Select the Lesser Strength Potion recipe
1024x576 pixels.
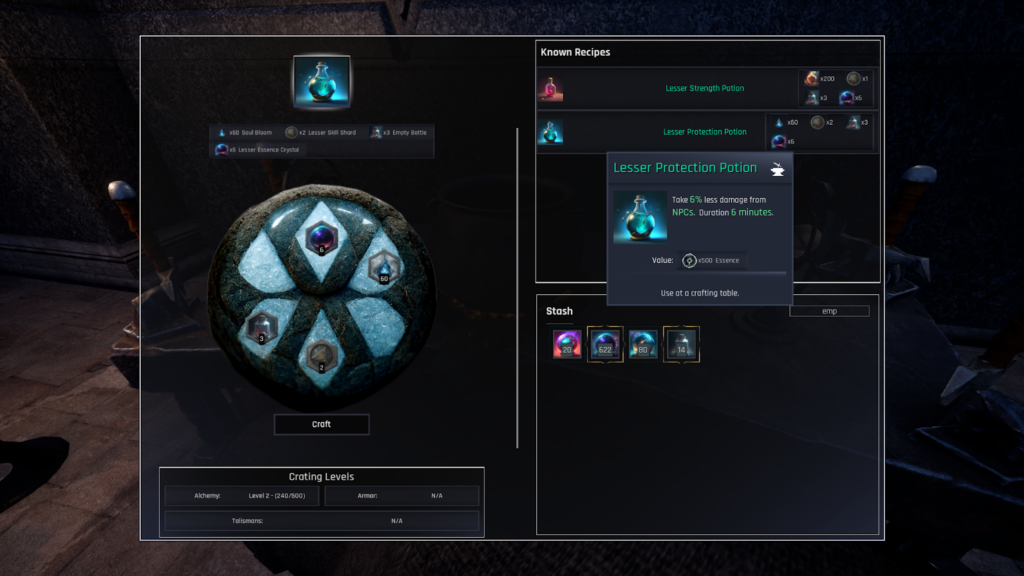click(x=704, y=88)
